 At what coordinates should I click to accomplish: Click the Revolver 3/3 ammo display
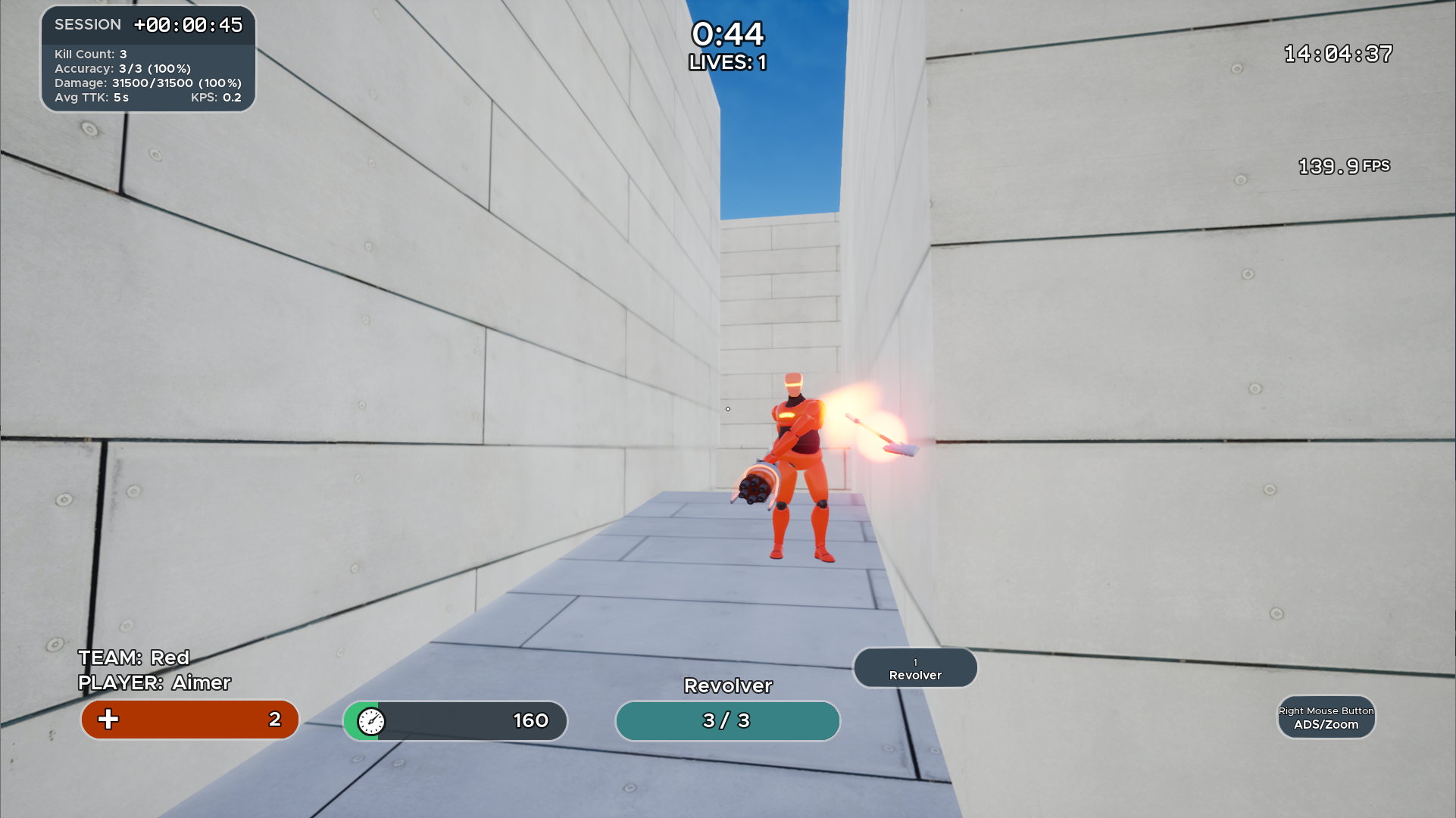point(726,721)
